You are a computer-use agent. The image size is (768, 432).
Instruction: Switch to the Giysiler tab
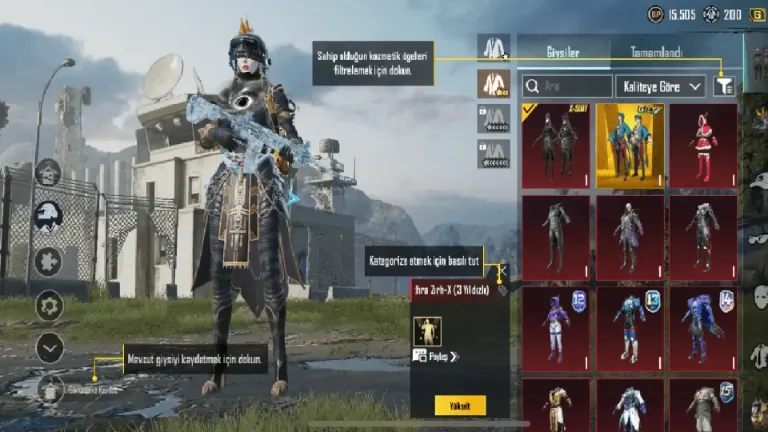click(562, 51)
